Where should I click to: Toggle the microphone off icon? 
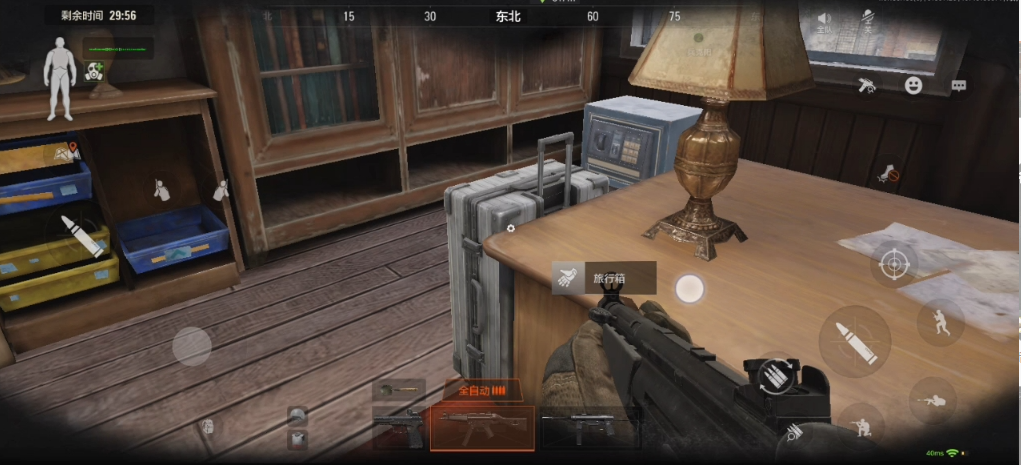tap(868, 20)
